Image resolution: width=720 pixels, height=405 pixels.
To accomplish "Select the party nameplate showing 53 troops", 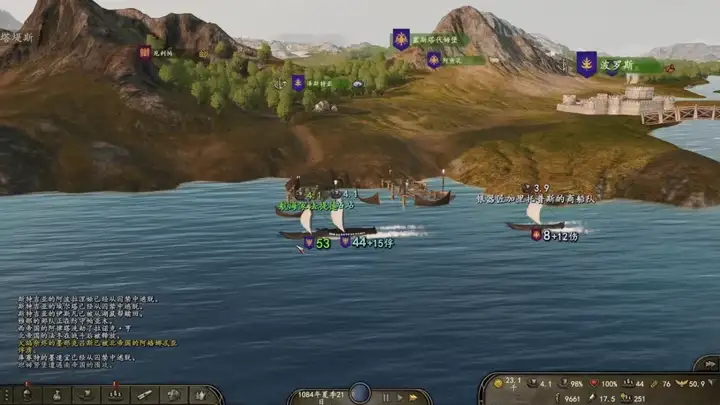I will point(318,243).
